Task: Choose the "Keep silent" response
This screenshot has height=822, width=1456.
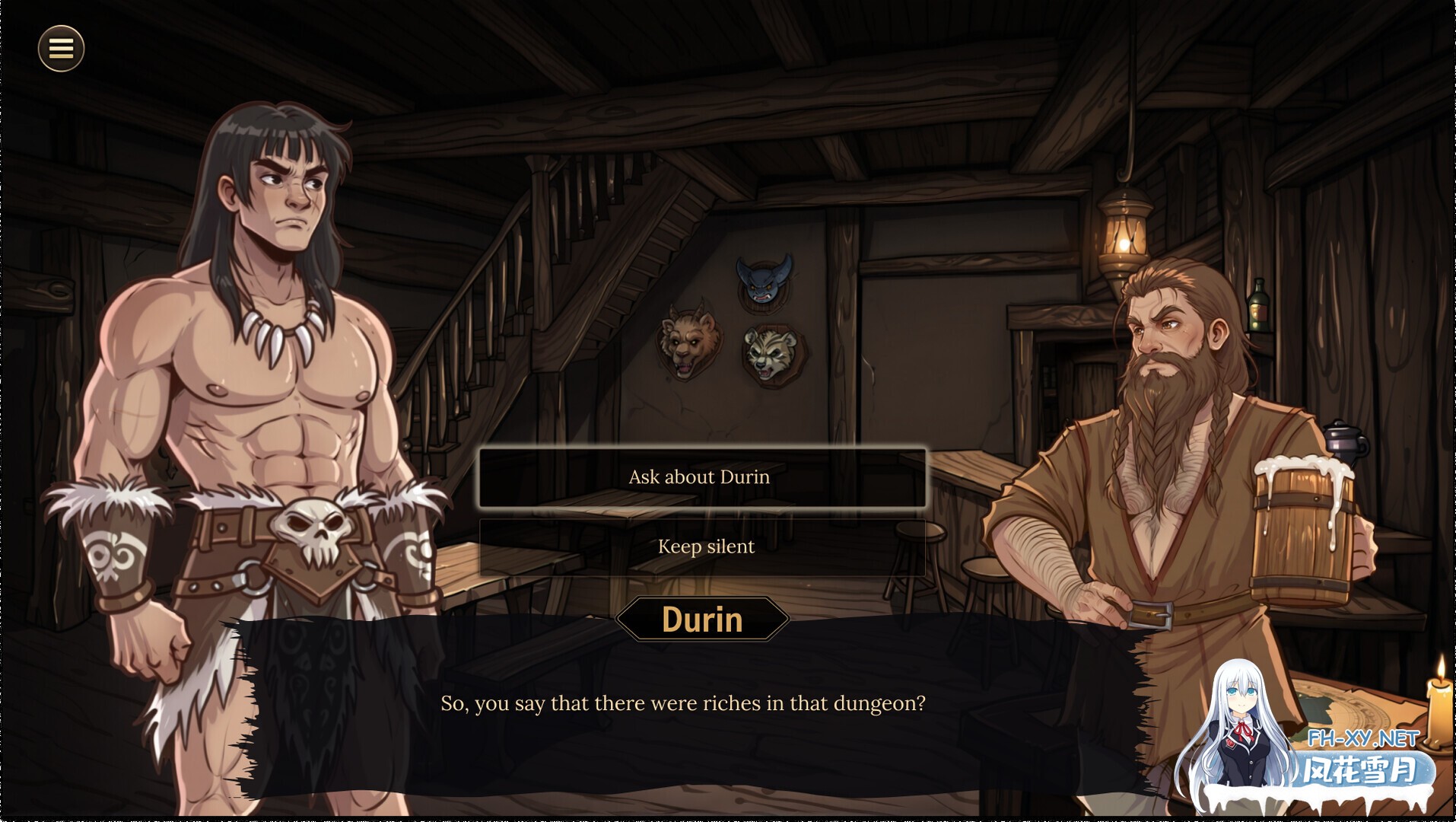Action: coord(704,546)
